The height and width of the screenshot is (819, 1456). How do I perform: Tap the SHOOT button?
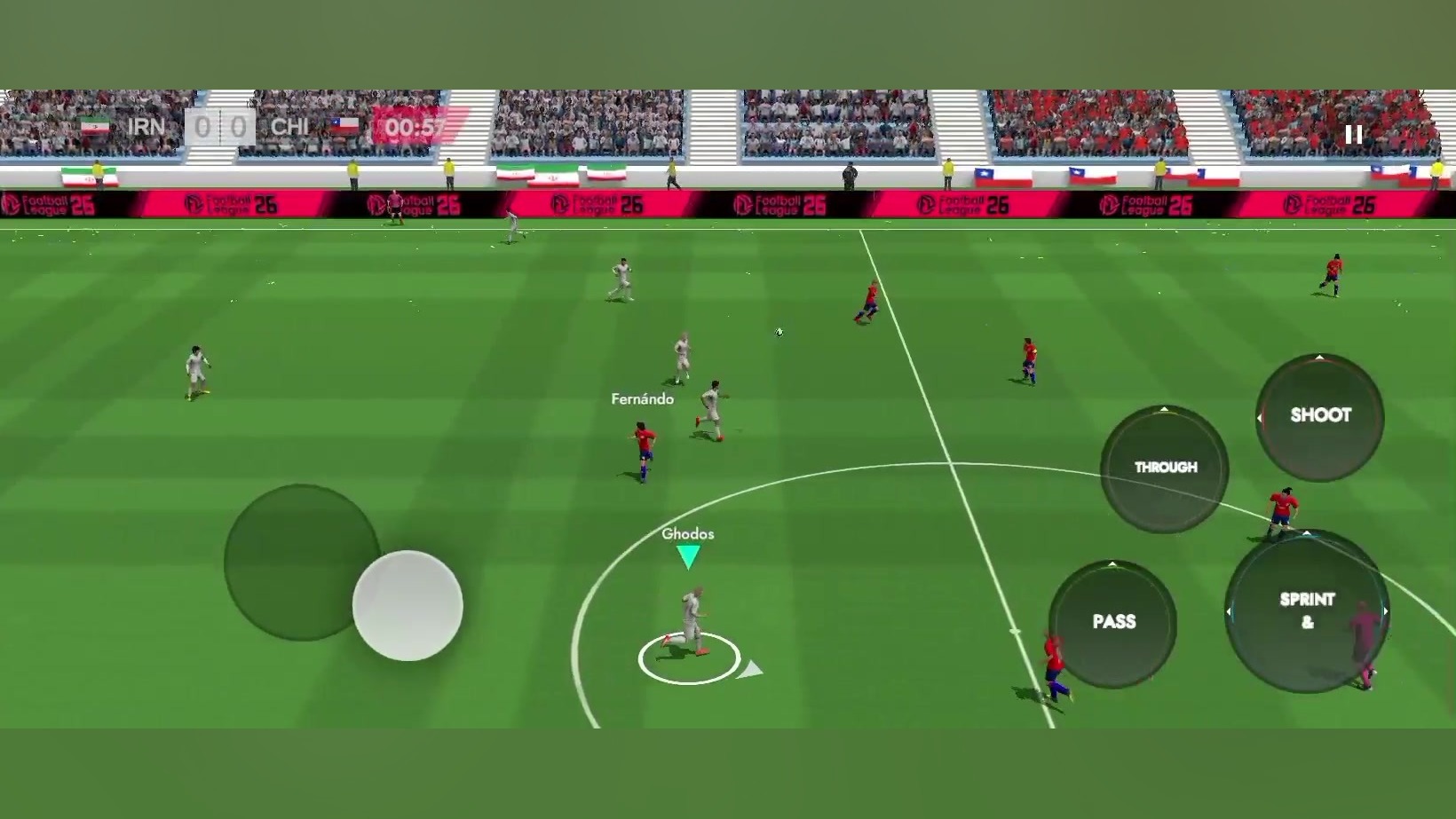[1320, 417]
